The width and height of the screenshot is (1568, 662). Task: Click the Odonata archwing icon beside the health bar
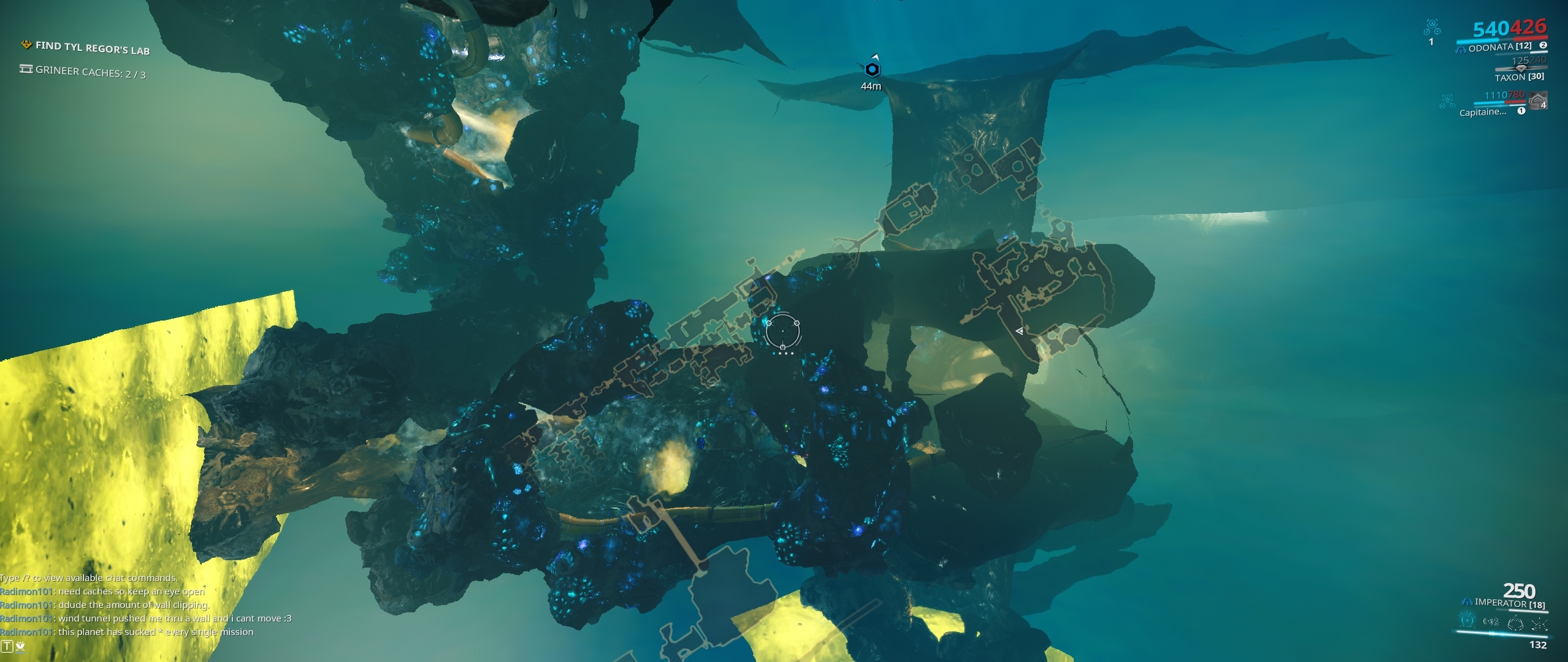(1462, 48)
